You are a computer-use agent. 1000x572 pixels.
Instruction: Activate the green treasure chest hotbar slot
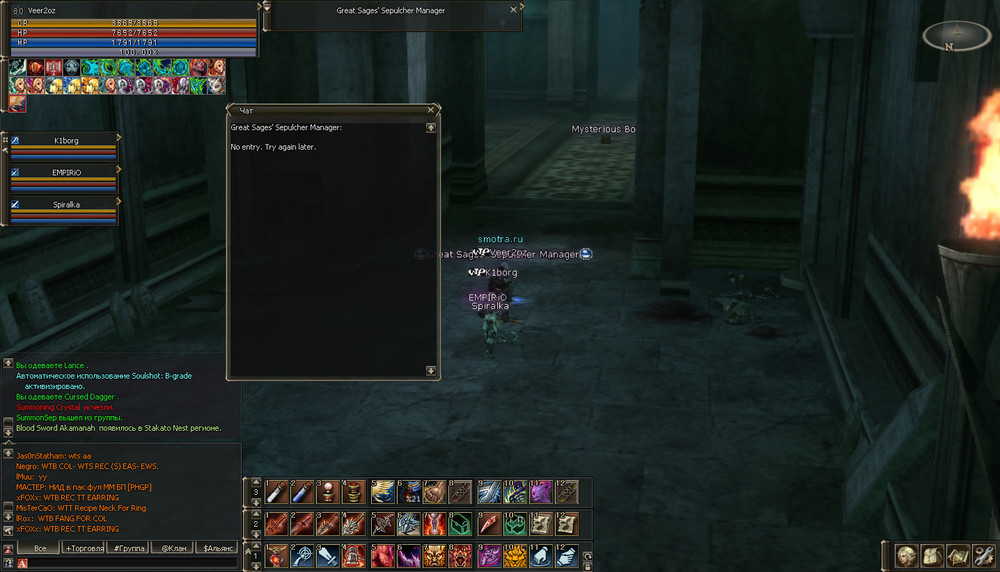pyautogui.click(x=461, y=524)
